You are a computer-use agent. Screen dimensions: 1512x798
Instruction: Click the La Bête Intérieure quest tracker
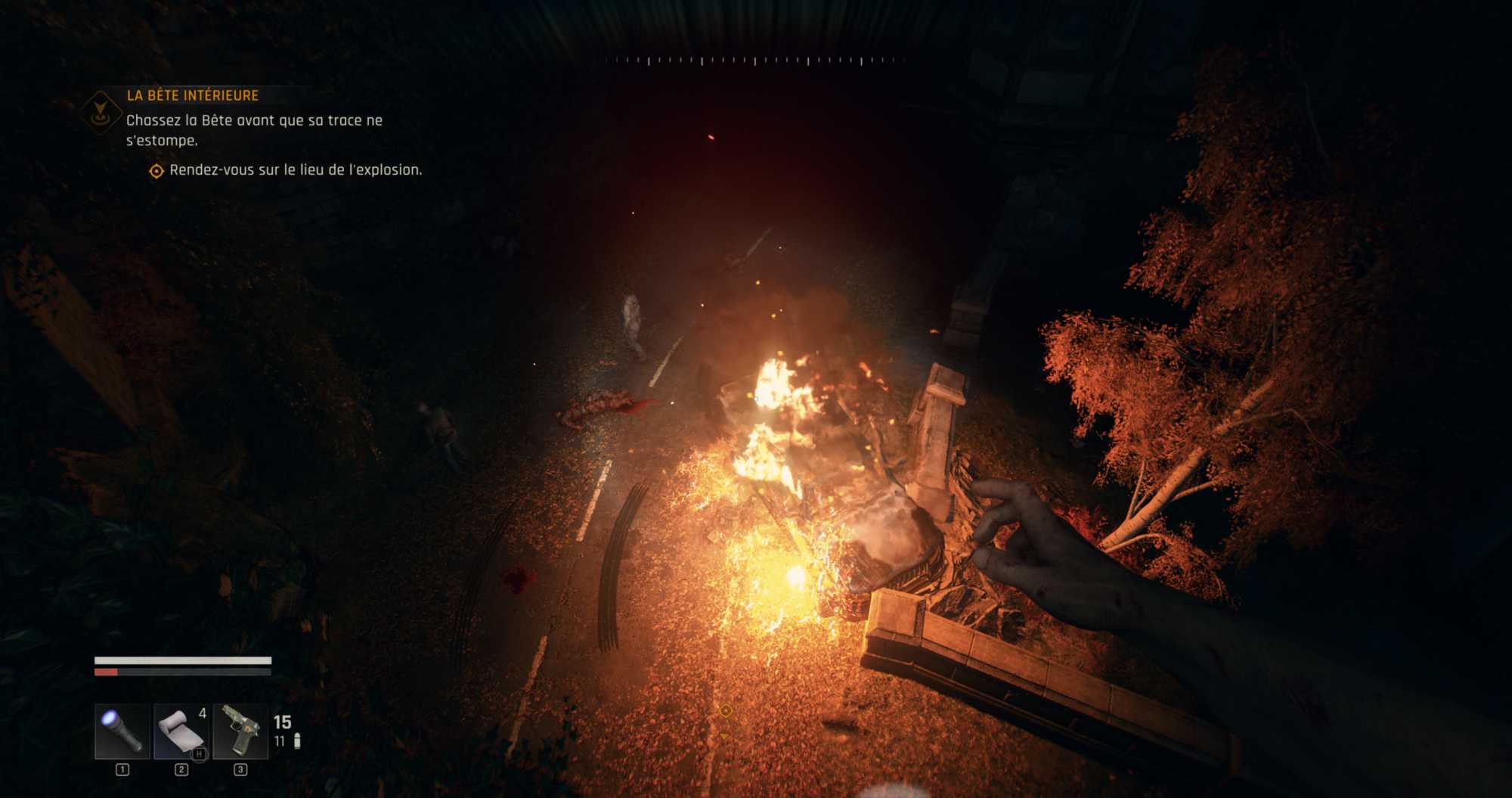click(x=193, y=95)
